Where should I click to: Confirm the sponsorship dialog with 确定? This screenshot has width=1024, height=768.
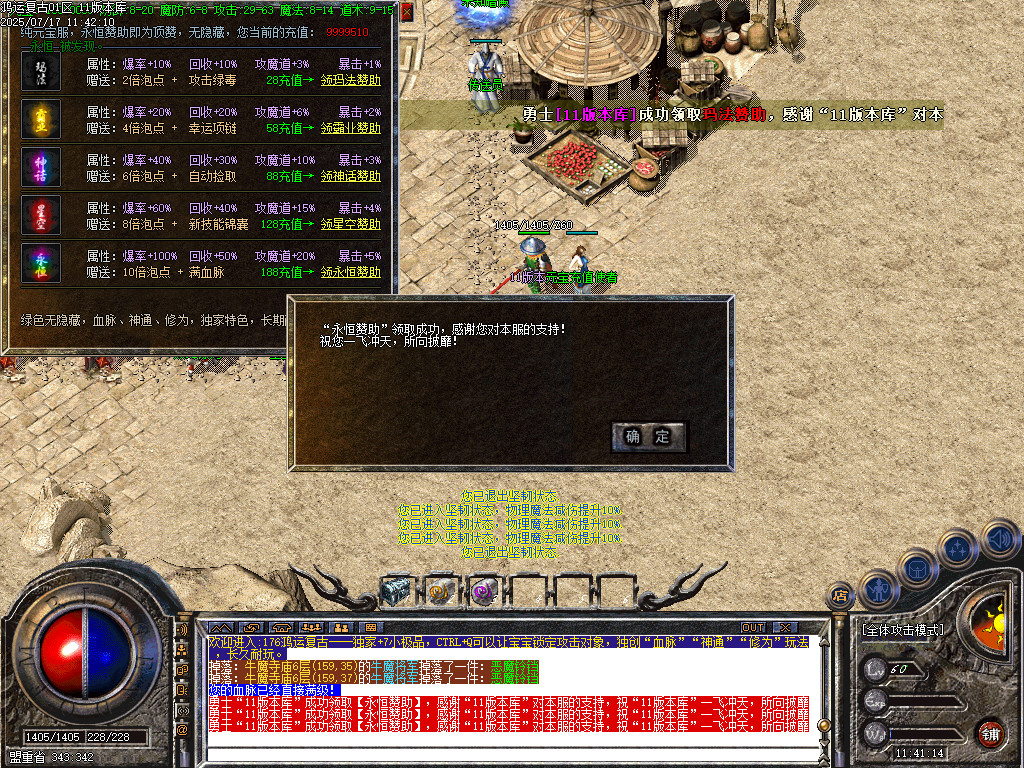pyautogui.click(x=648, y=437)
